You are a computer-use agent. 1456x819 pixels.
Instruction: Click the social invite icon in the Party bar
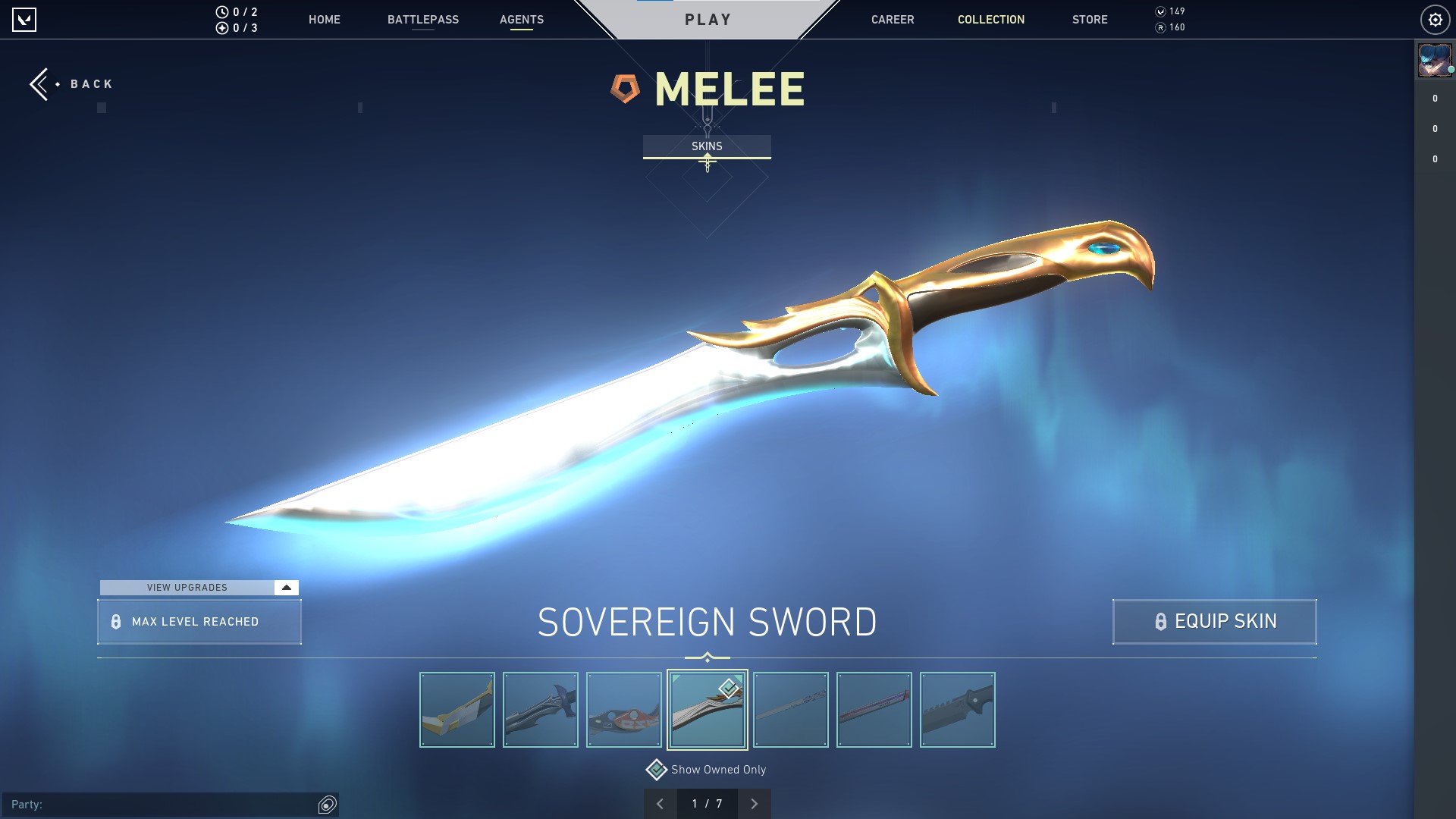(327, 805)
